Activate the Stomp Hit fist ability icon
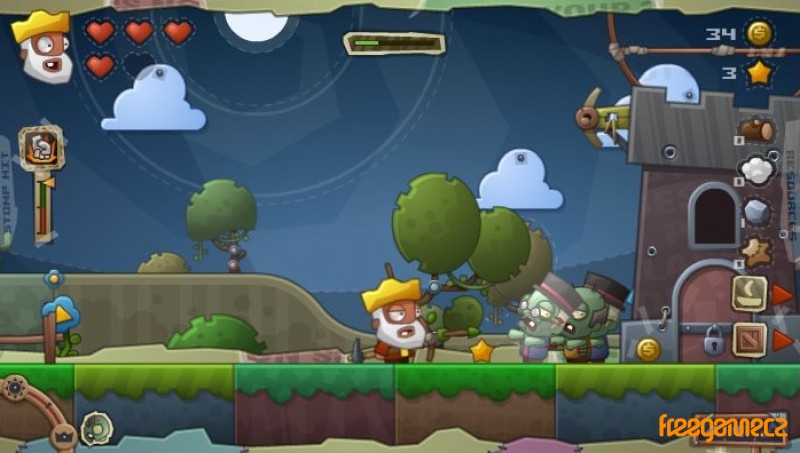800x453 pixels. tap(41, 148)
